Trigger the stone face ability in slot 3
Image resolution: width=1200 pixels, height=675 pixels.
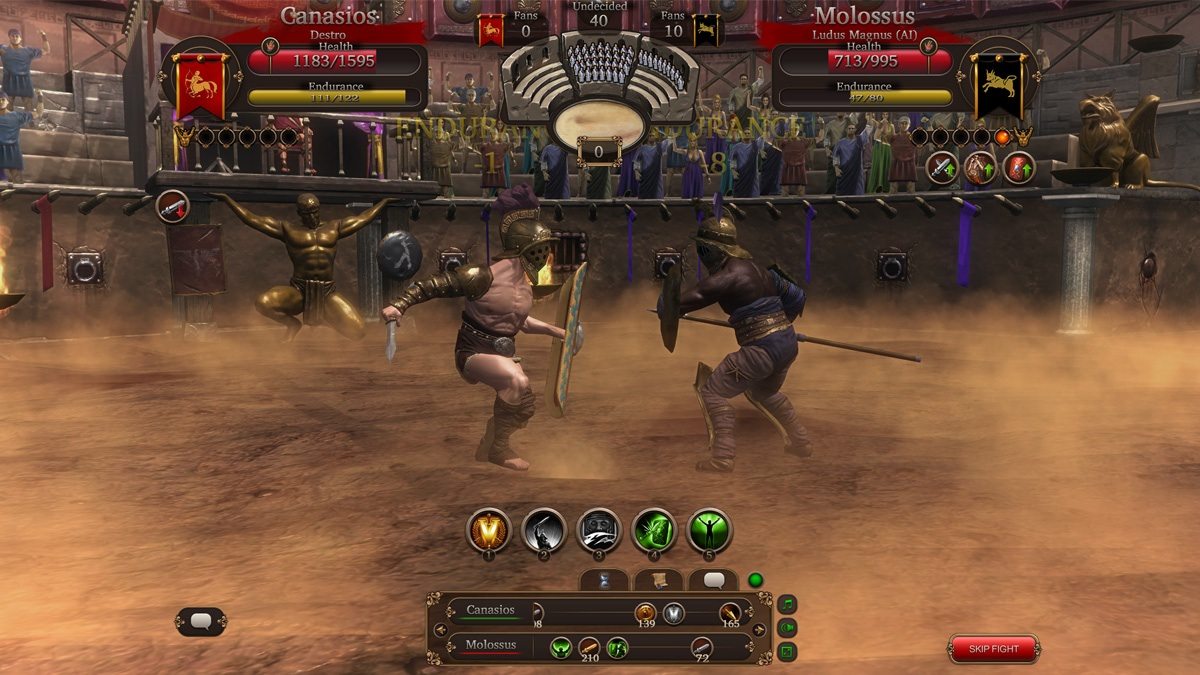click(x=600, y=531)
